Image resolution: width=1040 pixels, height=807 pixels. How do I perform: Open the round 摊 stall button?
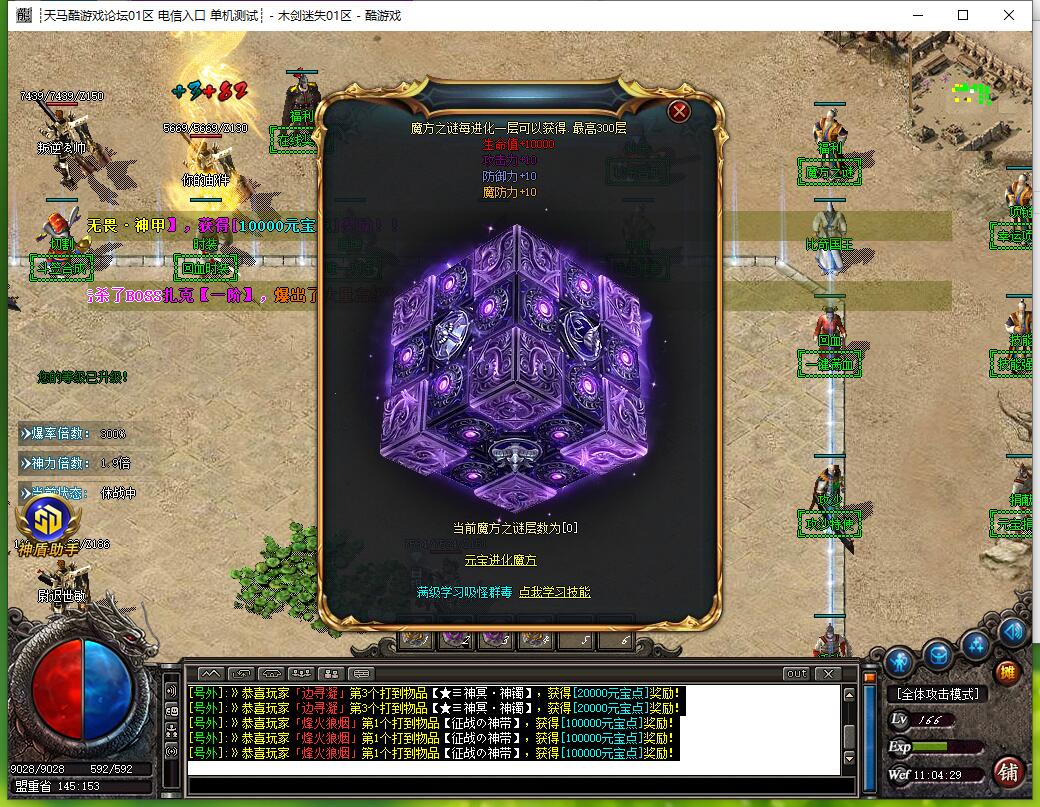pyautogui.click(x=1008, y=672)
